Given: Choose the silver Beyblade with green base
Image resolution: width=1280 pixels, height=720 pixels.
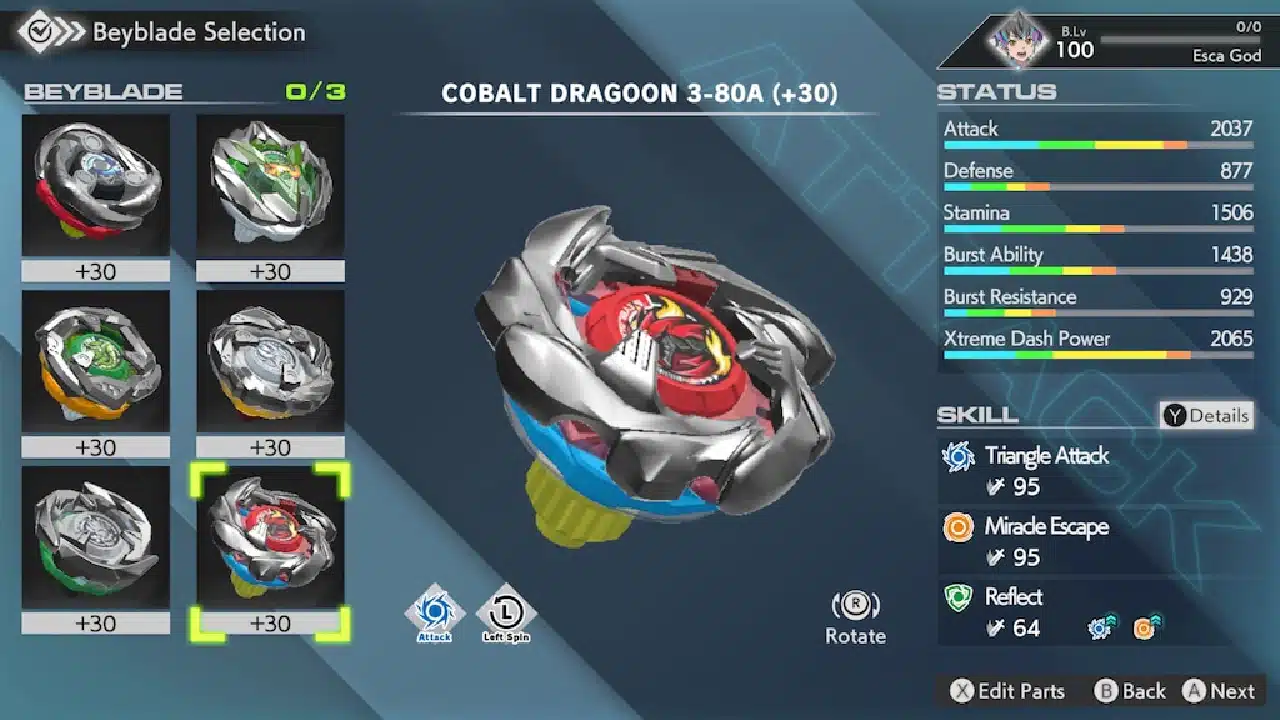Looking at the screenshot, I should (x=96, y=537).
